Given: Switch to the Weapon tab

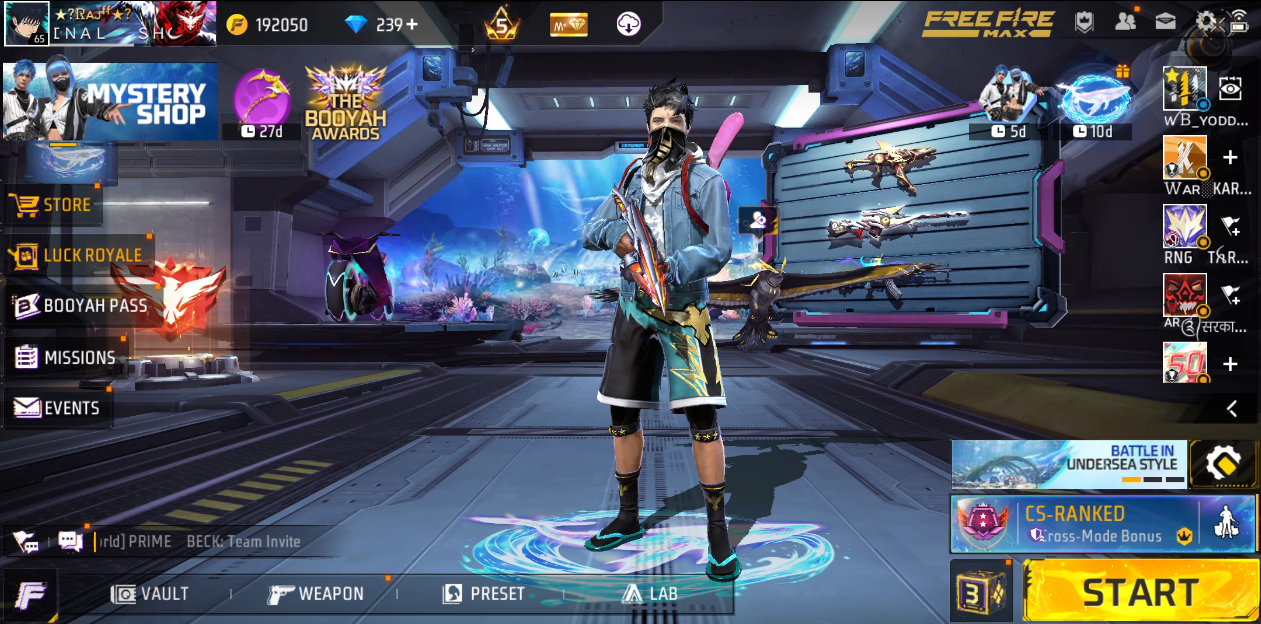Looking at the screenshot, I should [x=316, y=594].
